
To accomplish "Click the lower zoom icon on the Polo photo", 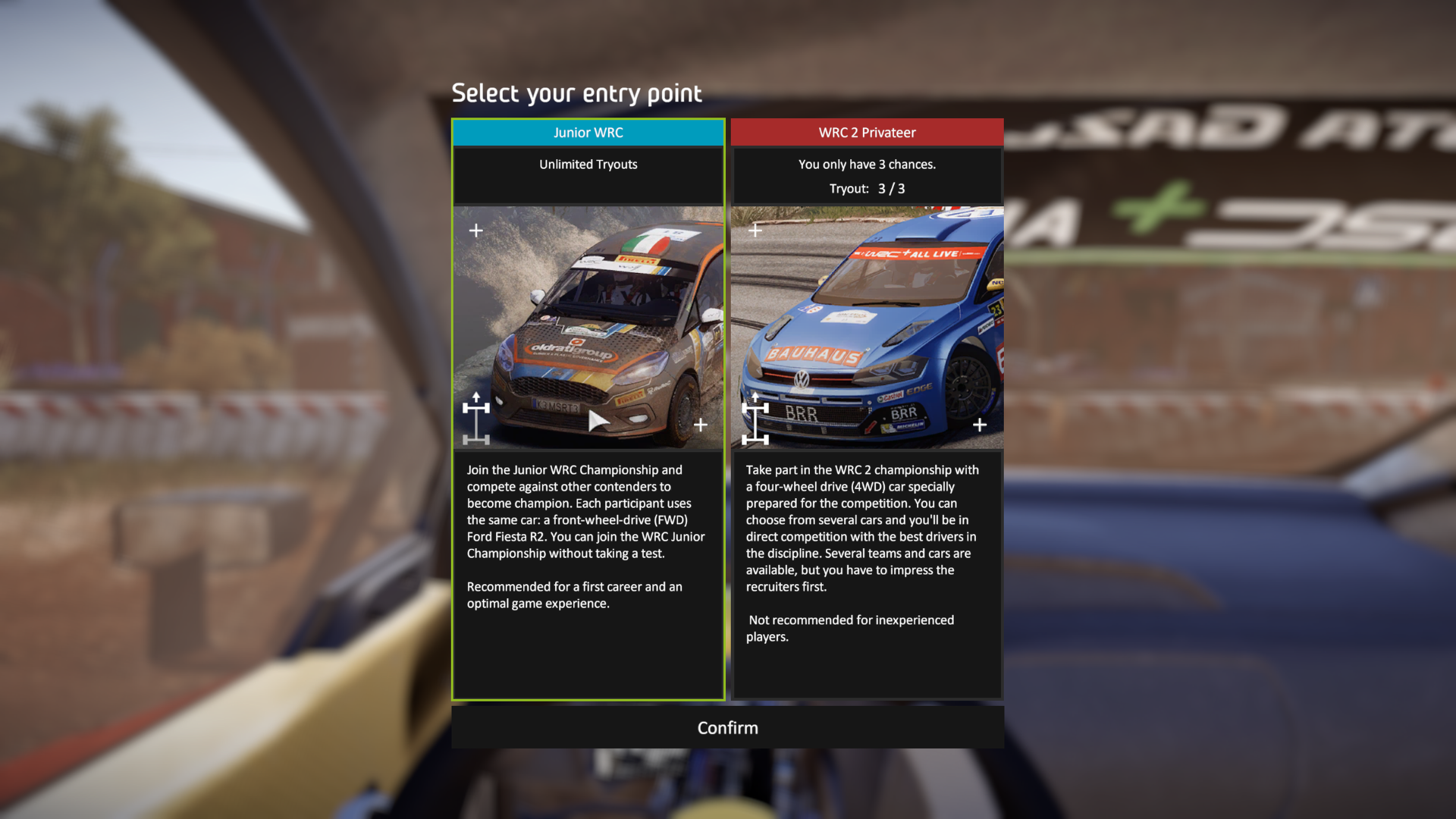I will pyautogui.click(x=978, y=425).
